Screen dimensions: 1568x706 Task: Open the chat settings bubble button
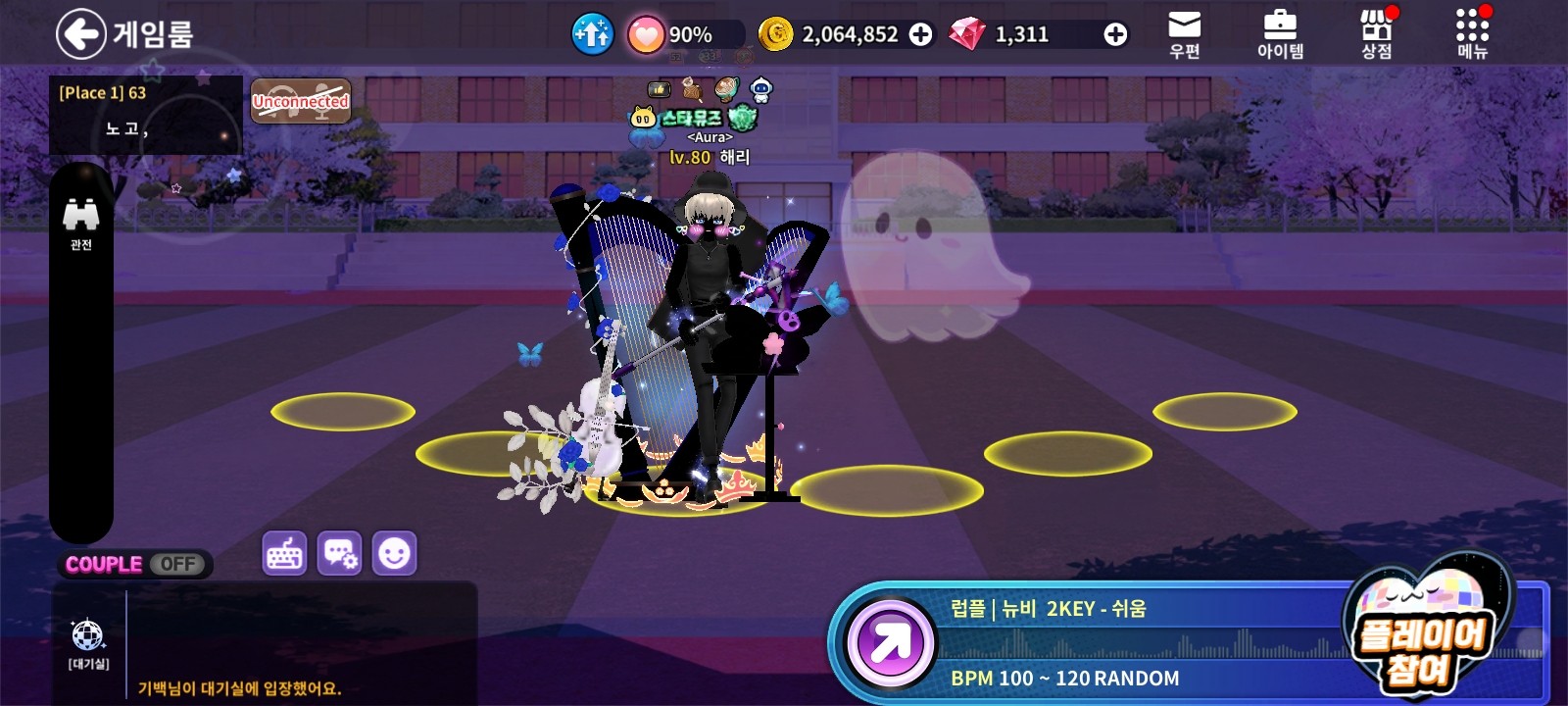point(340,554)
